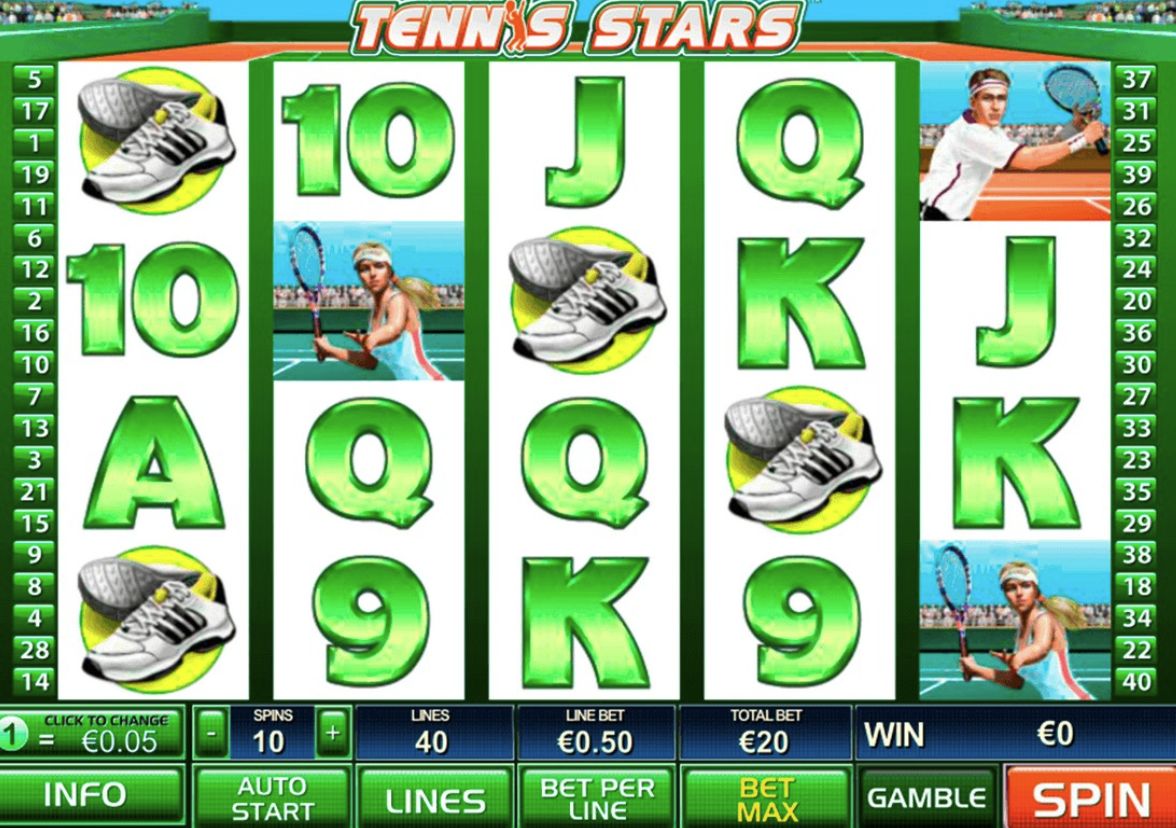Select payline number 14 marker

tap(35, 682)
